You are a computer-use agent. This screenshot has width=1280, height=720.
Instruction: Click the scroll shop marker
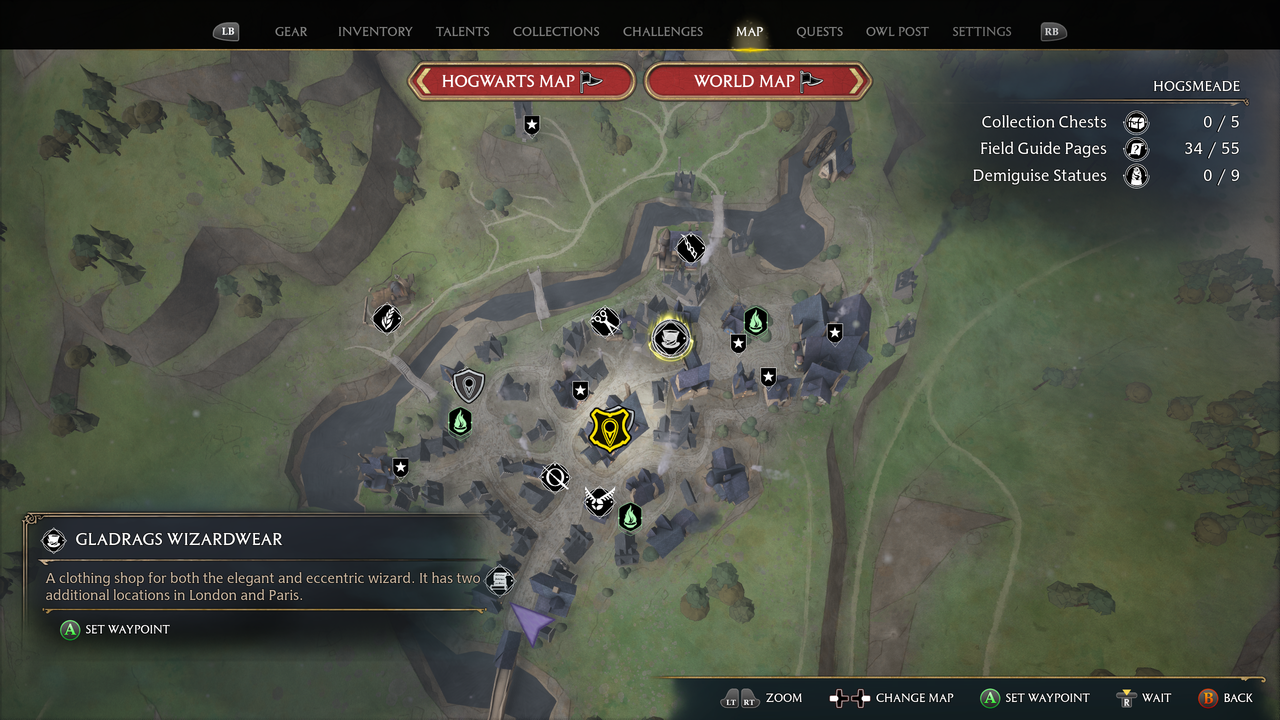click(500, 580)
